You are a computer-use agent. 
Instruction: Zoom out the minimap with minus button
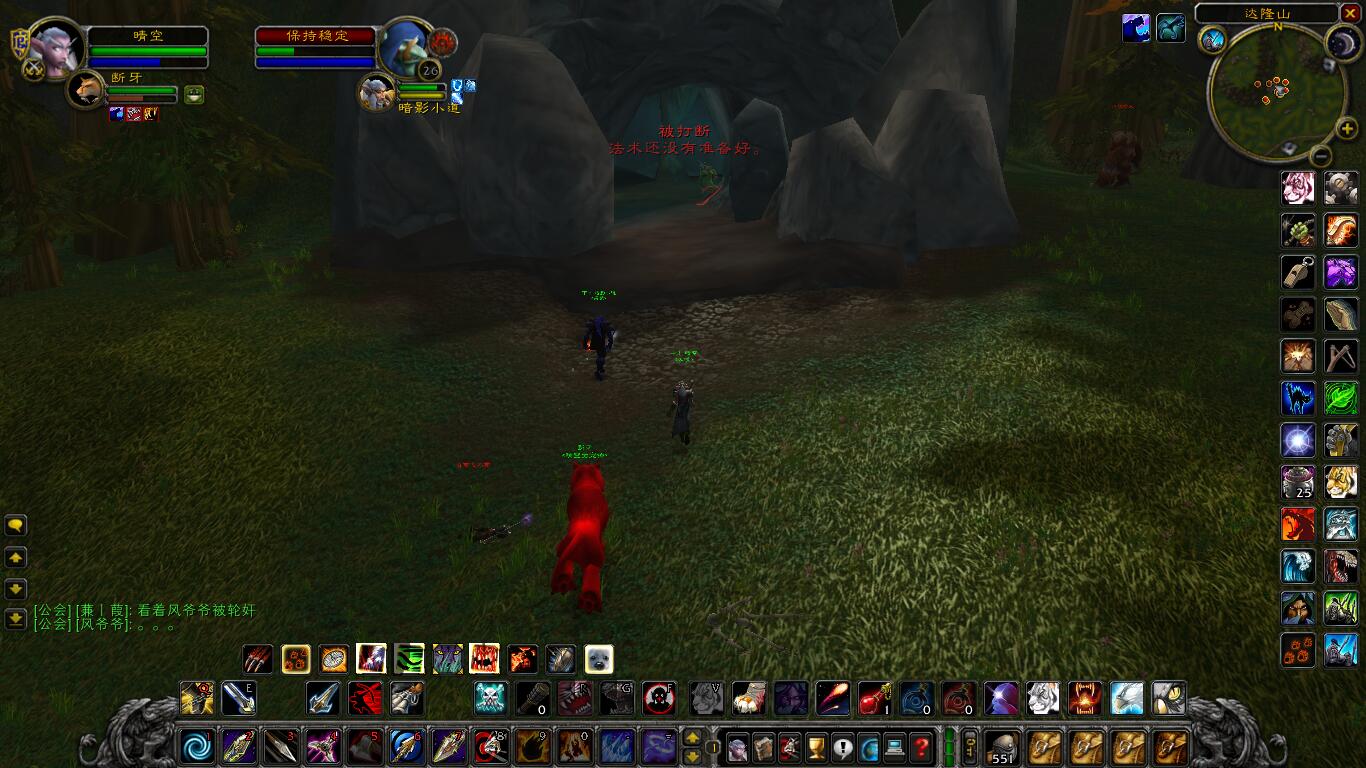[1320, 156]
